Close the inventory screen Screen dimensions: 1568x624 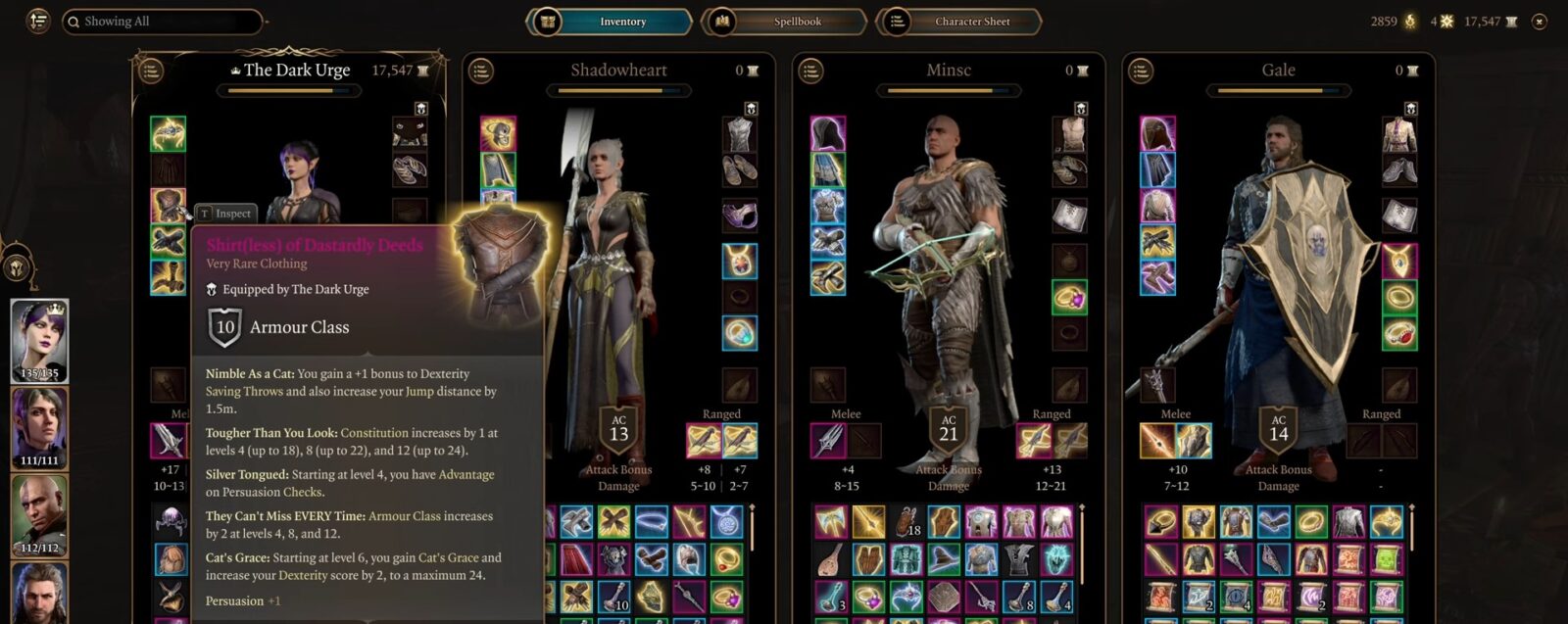[x=1540, y=22]
